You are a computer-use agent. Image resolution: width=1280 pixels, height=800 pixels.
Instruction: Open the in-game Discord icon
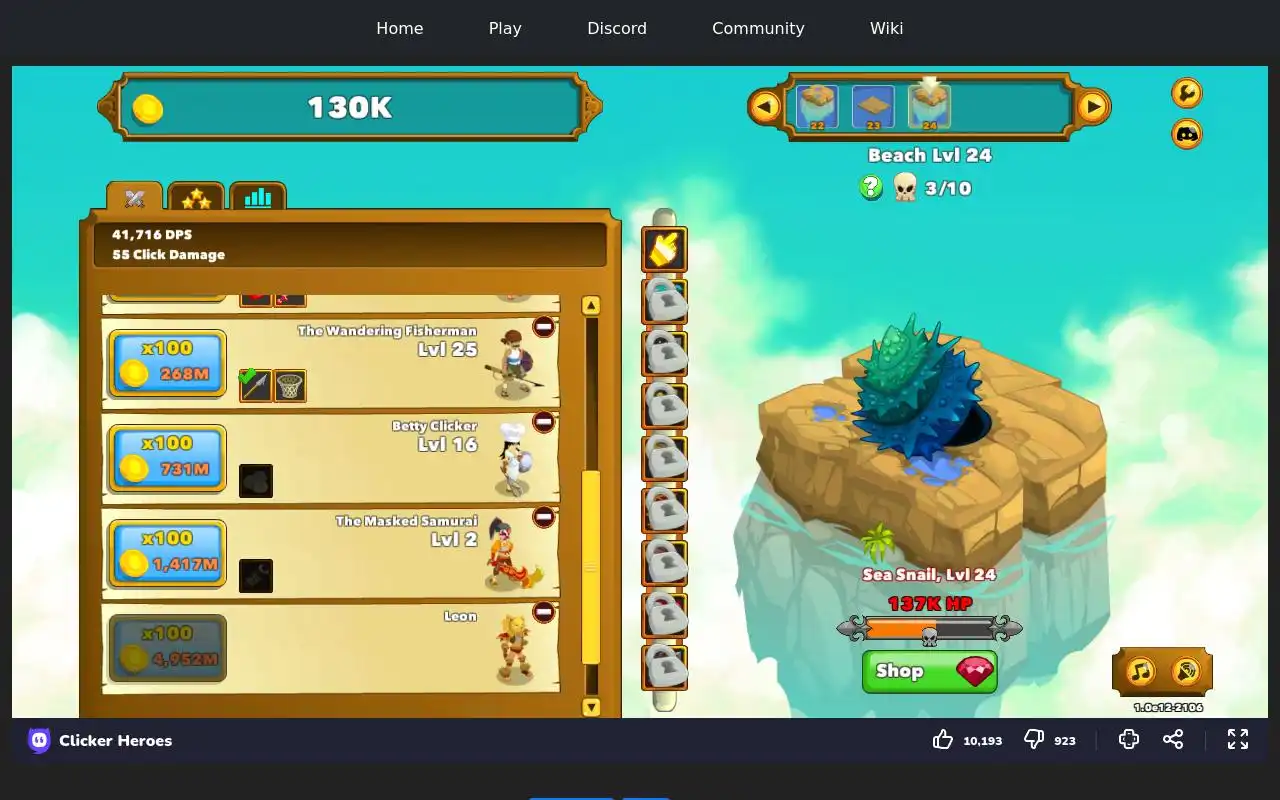pos(1187,133)
